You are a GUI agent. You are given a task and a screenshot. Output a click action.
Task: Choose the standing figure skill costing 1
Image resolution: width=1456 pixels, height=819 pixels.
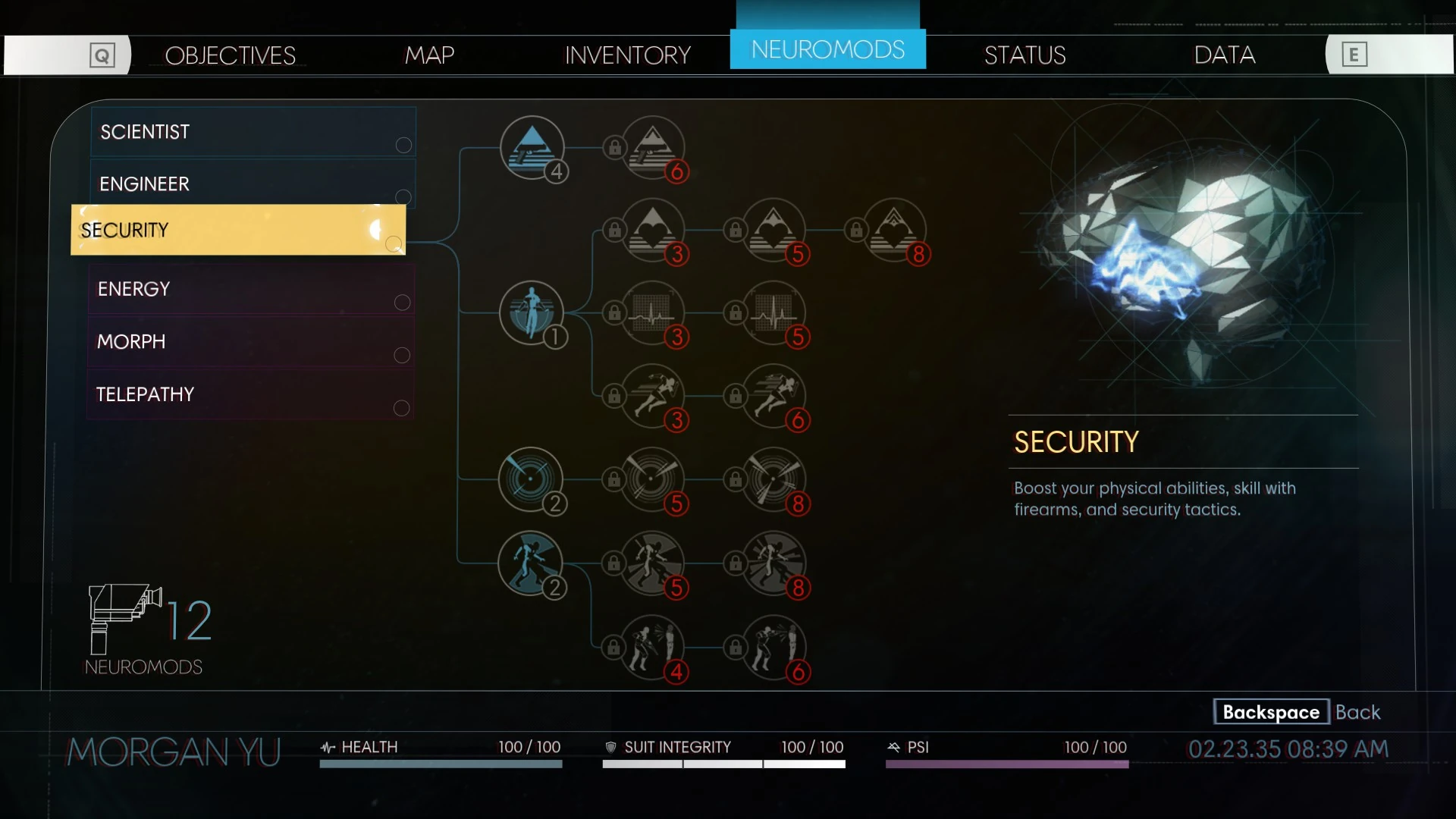(x=532, y=312)
